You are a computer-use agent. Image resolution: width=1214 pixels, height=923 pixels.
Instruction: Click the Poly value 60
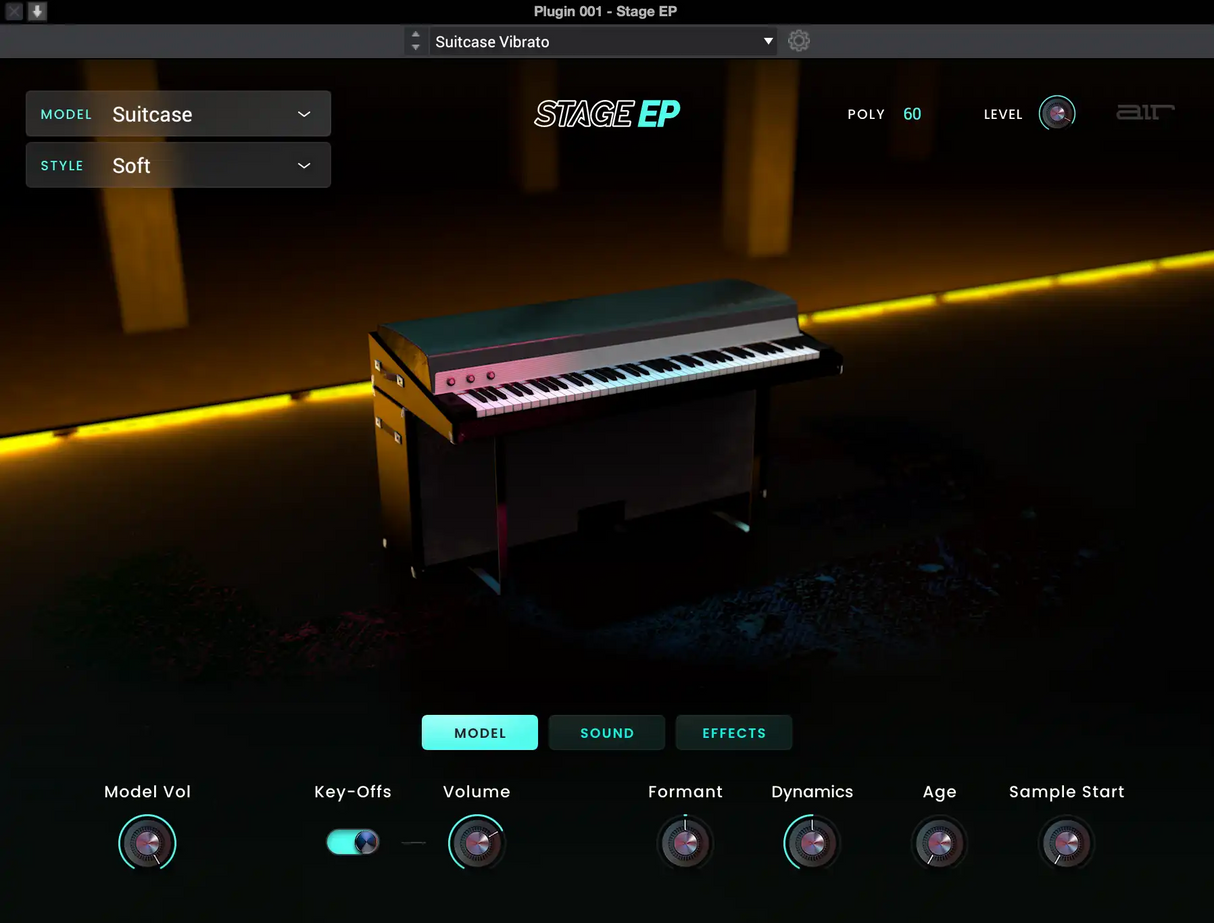pos(912,114)
